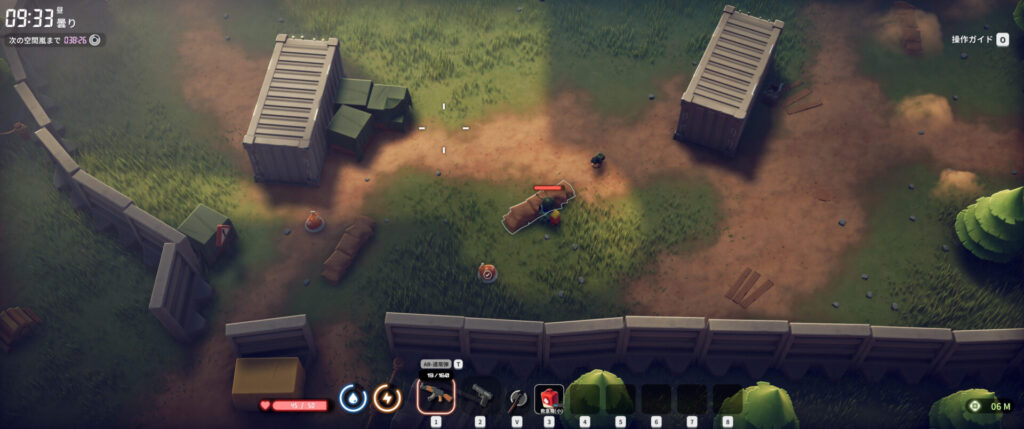This screenshot has height=429, width=1024.
Task: Use the red first aid kit slot
Action: coord(548,398)
